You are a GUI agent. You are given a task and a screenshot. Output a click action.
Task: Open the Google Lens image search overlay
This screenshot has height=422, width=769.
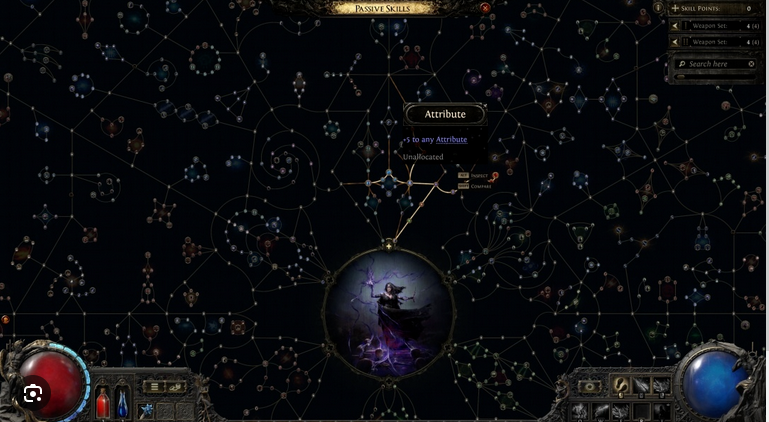point(34,393)
